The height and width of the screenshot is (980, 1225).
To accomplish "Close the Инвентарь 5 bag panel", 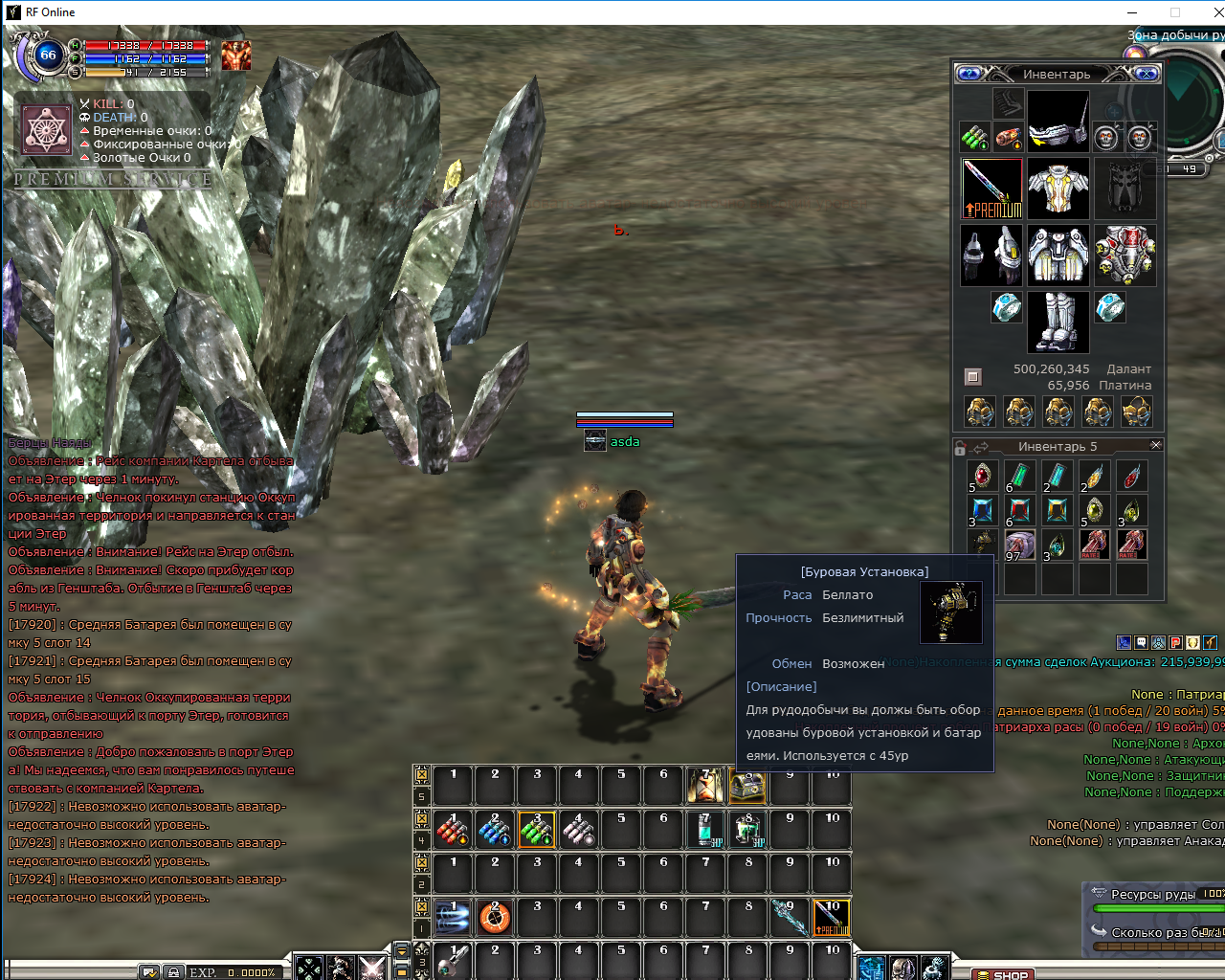I will click(x=1155, y=445).
